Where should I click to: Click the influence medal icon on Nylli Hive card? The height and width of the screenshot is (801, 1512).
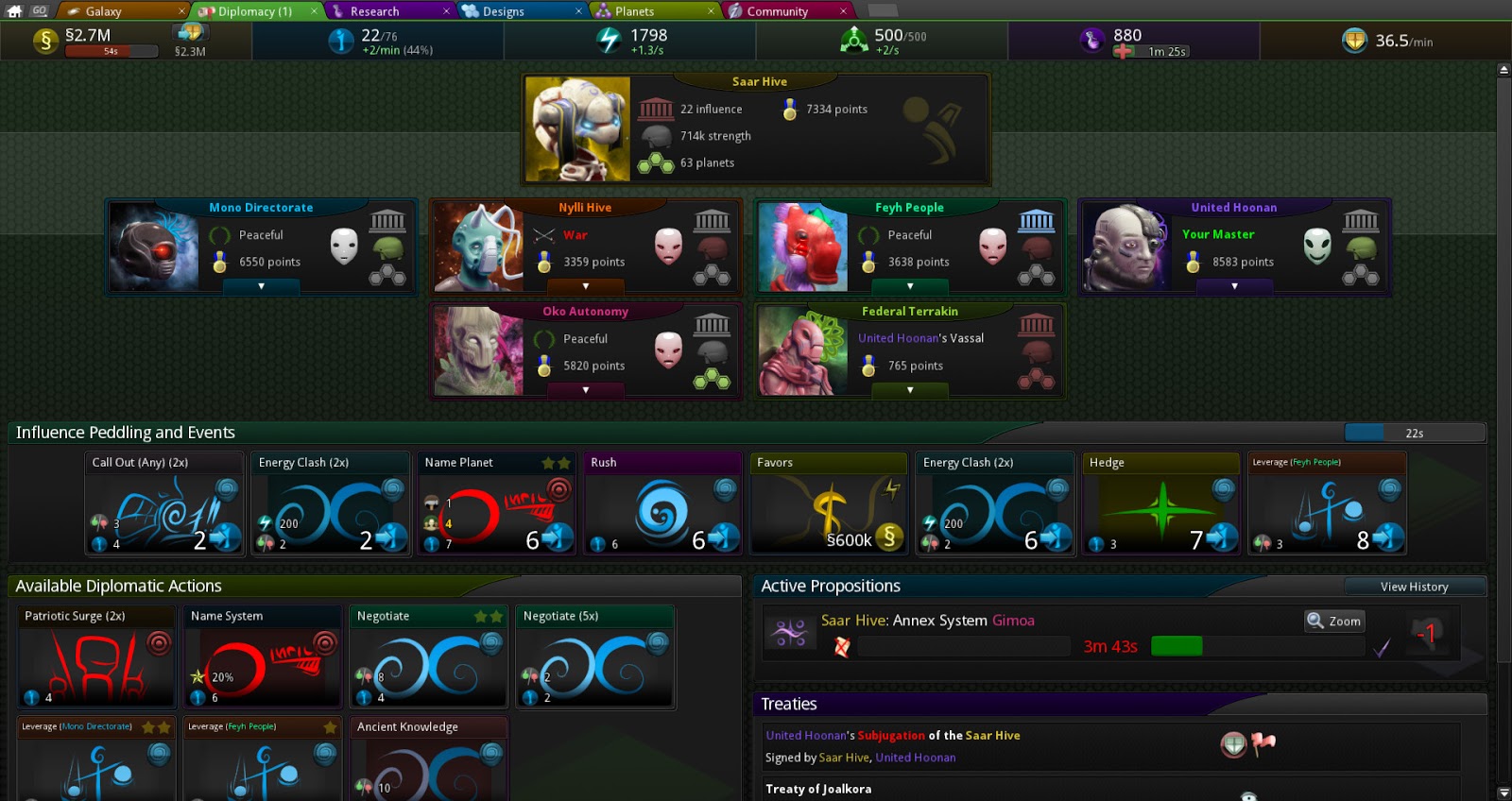(x=546, y=262)
